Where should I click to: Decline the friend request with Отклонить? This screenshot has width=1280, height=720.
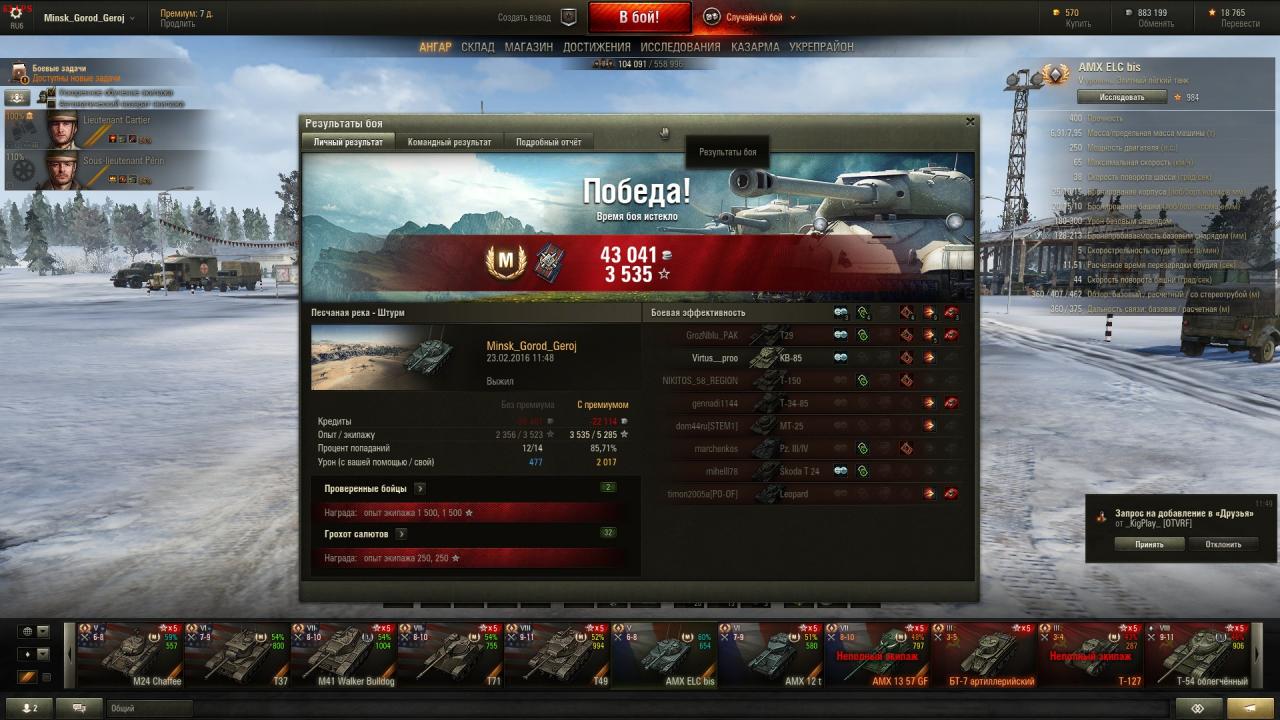pyautogui.click(x=1223, y=544)
